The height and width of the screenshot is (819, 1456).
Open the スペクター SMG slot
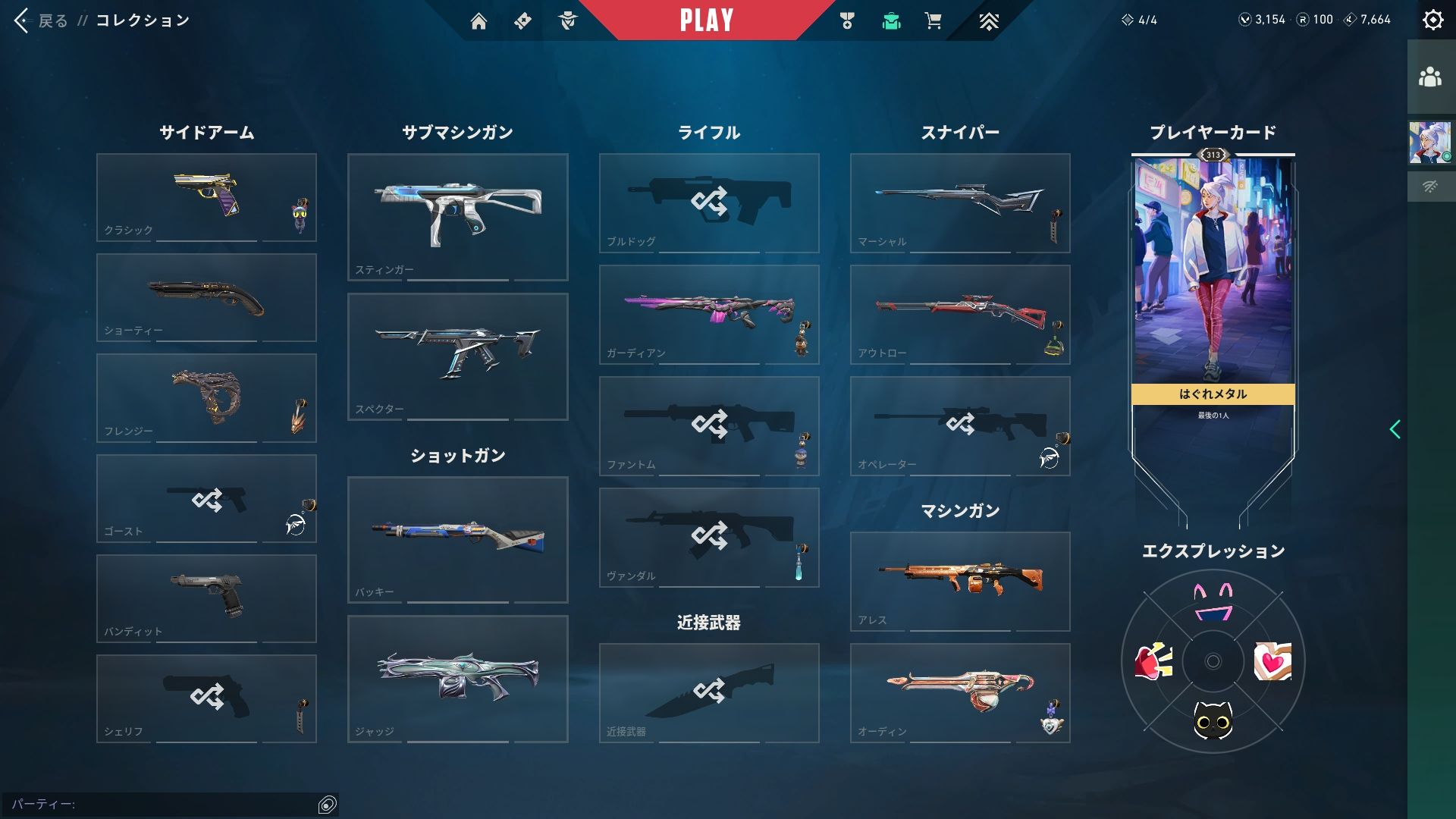pos(457,356)
